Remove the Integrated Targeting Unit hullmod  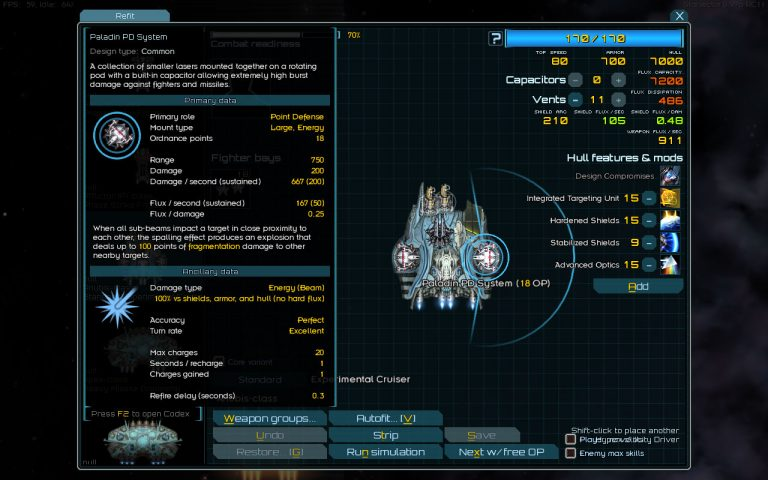(649, 198)
